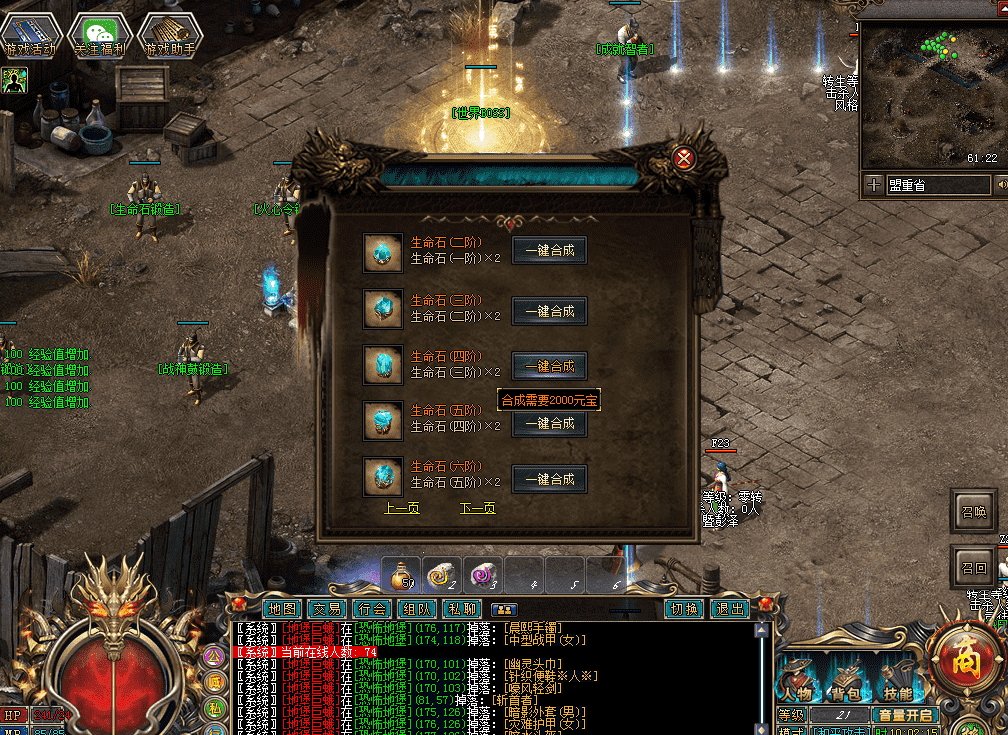Synthesize the tier-six life stone (六阶)
This screenshot has width=1008, height=735.
tap(549, 479)
